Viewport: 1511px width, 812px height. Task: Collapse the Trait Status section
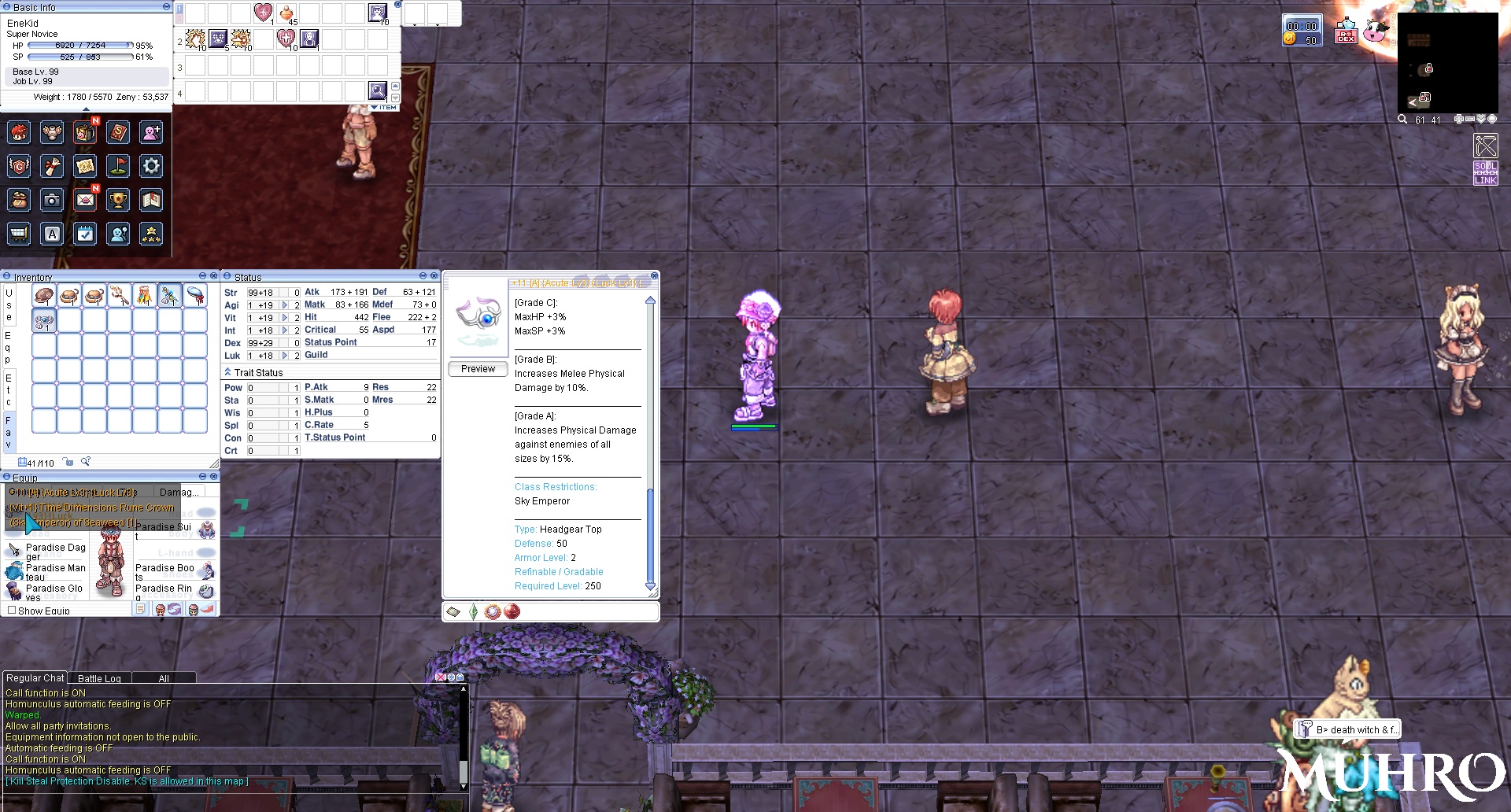pos(227,372)
